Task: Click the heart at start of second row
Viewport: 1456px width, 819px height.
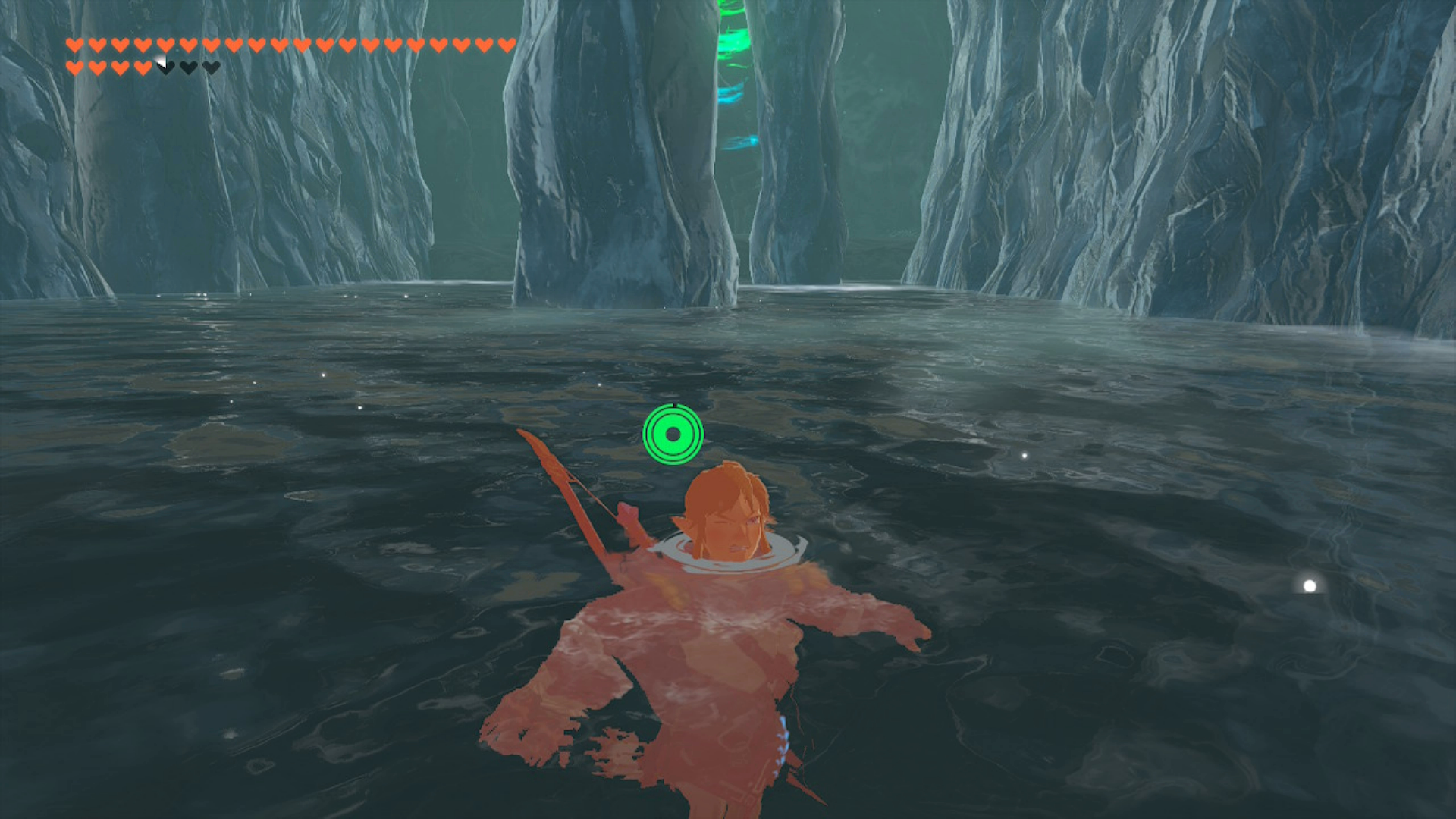Action: (74, 67)
